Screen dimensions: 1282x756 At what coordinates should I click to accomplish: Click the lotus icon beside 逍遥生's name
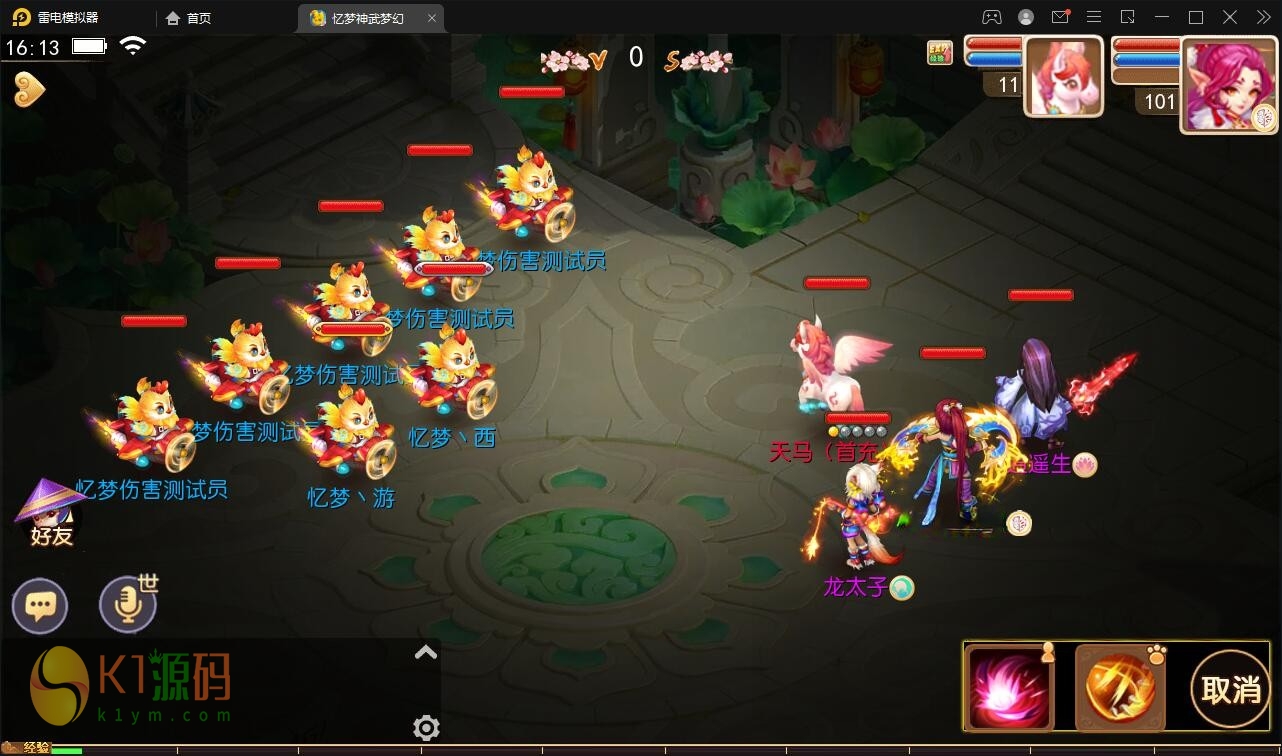point(1085,464)
